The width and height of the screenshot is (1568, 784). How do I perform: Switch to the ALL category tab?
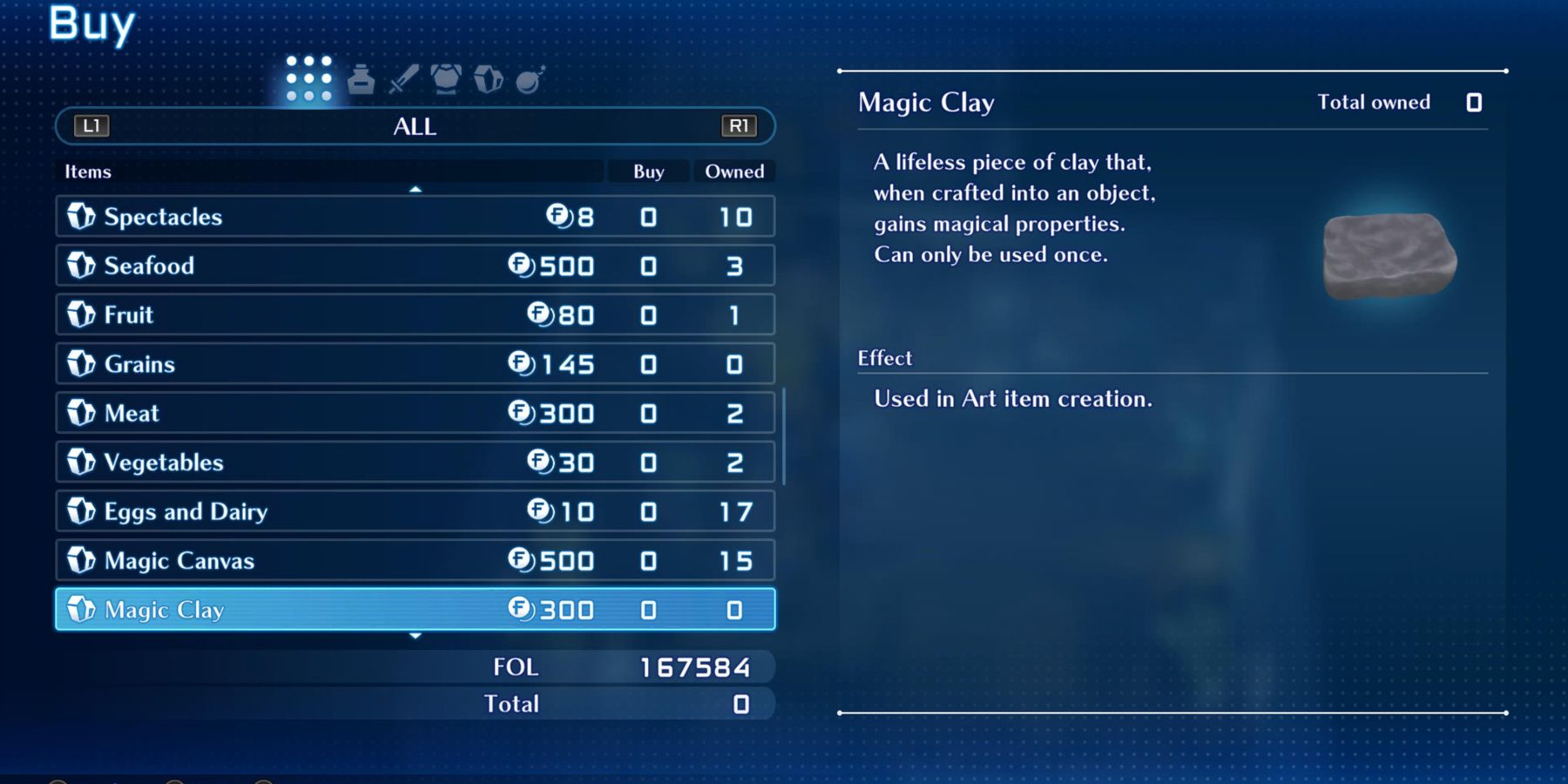[x=415, y=126]
